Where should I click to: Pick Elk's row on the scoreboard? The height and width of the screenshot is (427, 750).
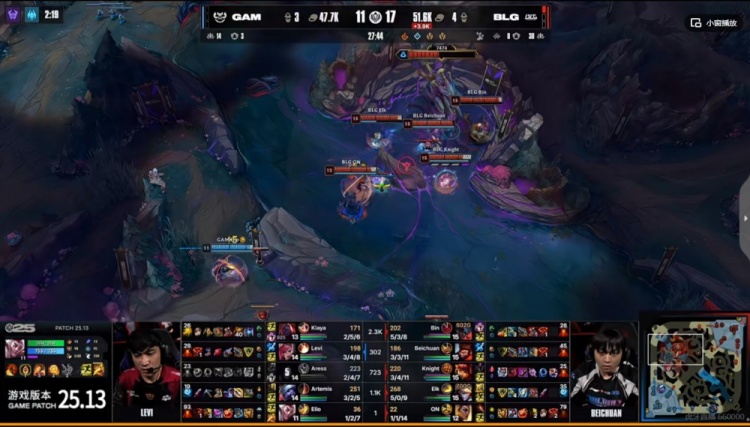430,392
